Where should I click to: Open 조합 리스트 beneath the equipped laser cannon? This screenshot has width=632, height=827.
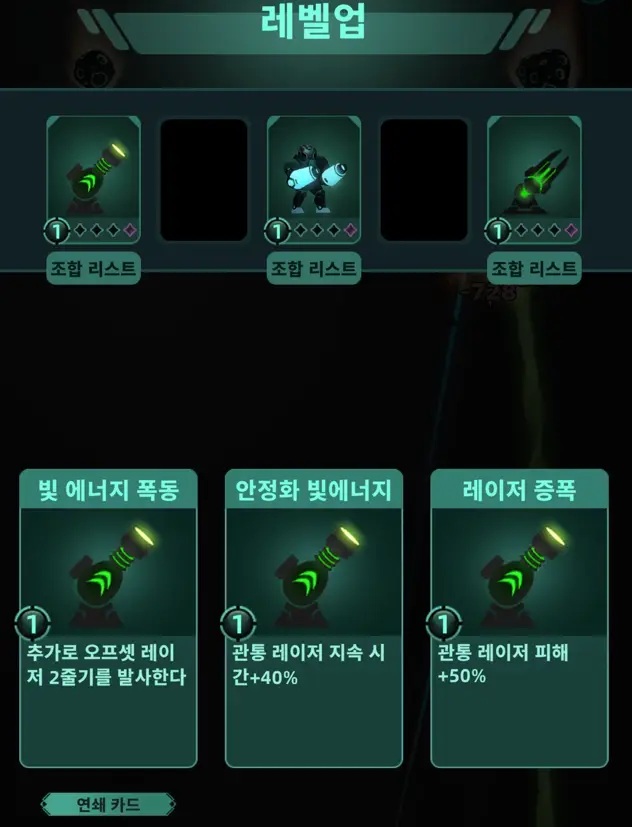click(x=93, y=268)
